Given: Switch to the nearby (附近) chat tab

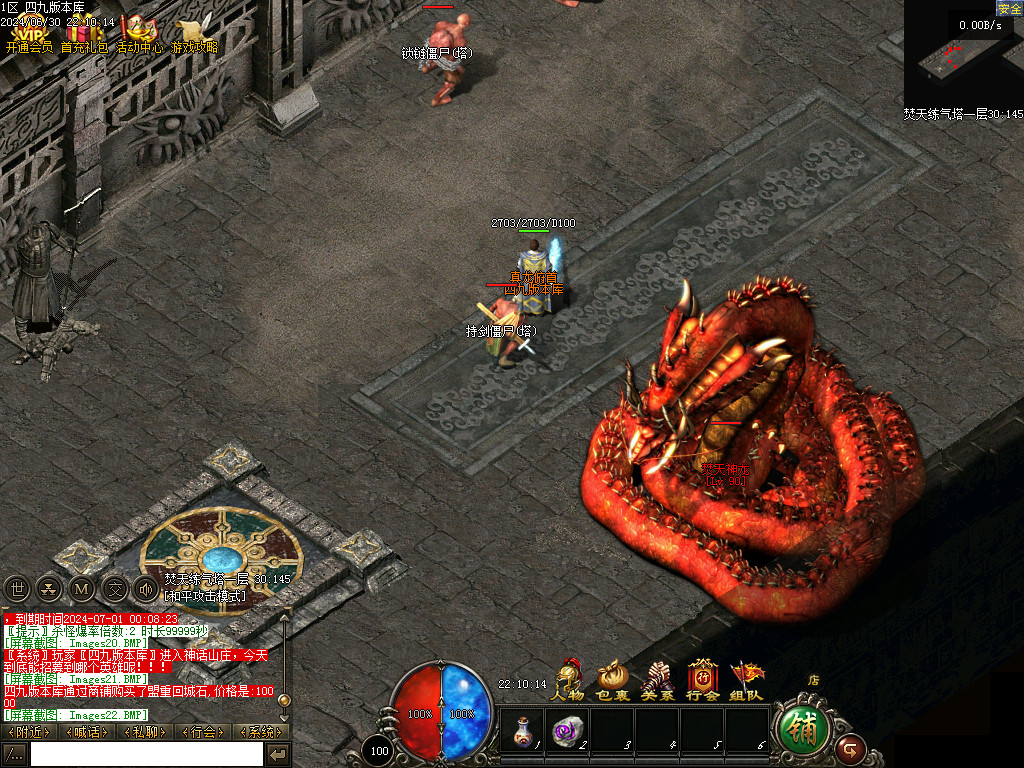Looking at the screenshot, I should pos(29,732).
